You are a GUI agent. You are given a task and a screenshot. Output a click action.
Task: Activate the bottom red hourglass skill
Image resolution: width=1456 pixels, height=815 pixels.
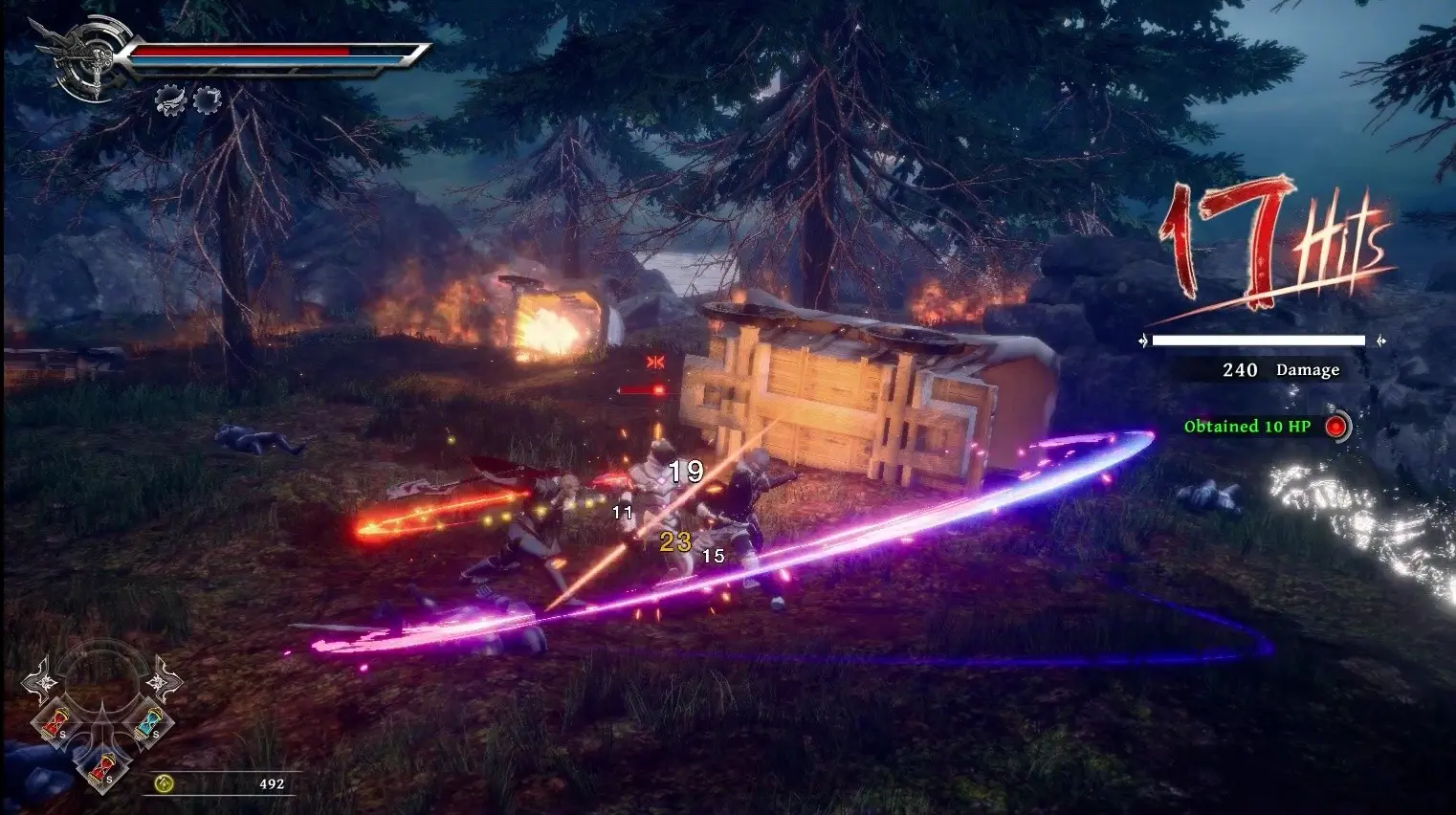pyautogui.click(x=103, y=768)
